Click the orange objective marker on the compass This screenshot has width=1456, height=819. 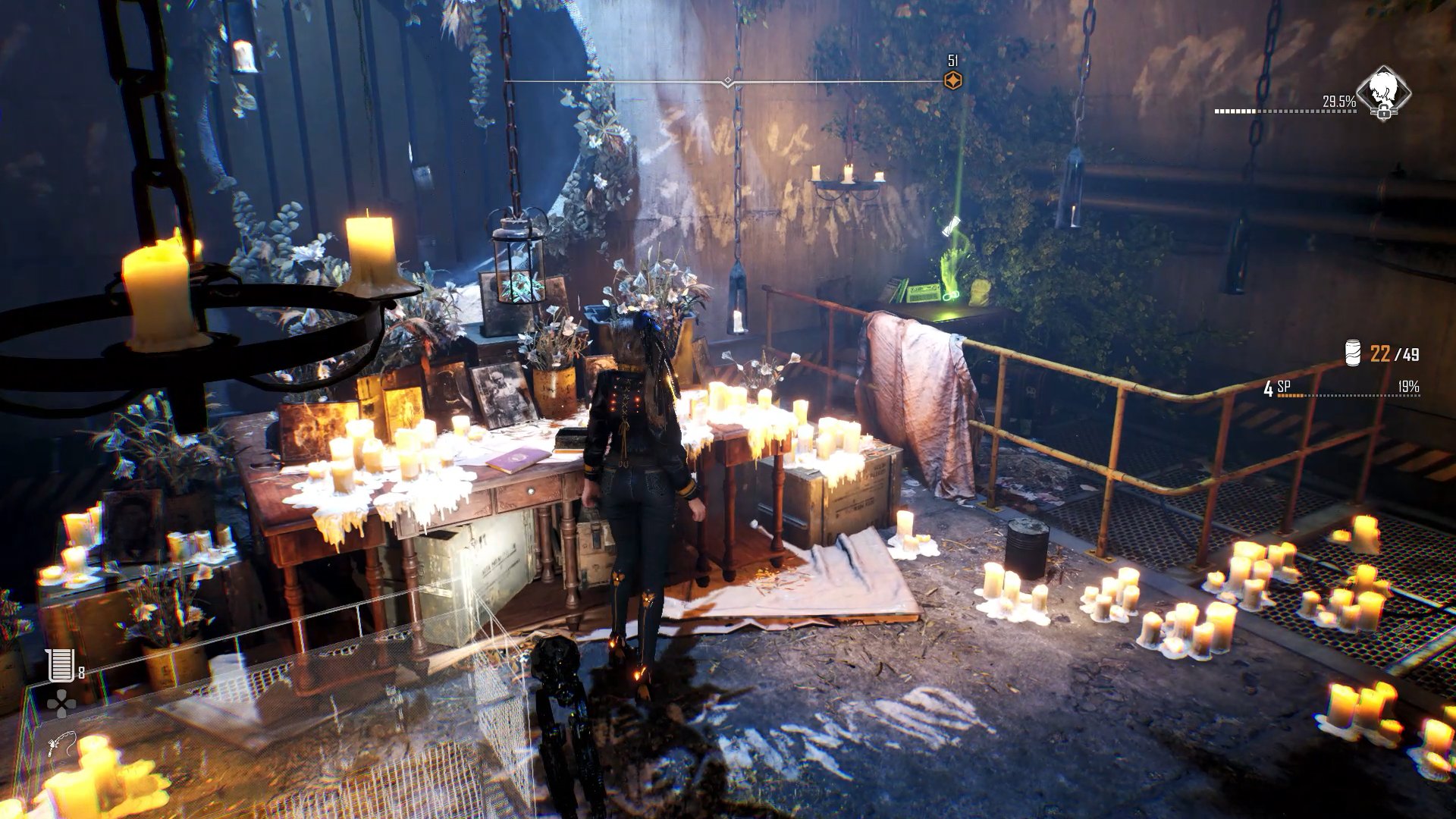(x=953, y=81)
